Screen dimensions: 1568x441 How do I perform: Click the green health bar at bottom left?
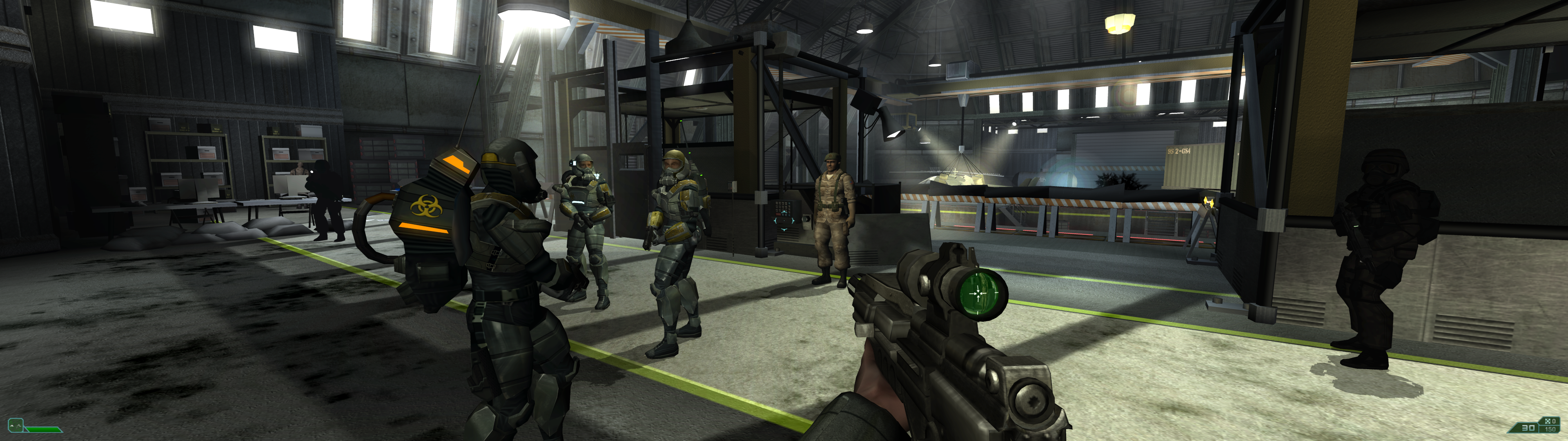[44, 431]
